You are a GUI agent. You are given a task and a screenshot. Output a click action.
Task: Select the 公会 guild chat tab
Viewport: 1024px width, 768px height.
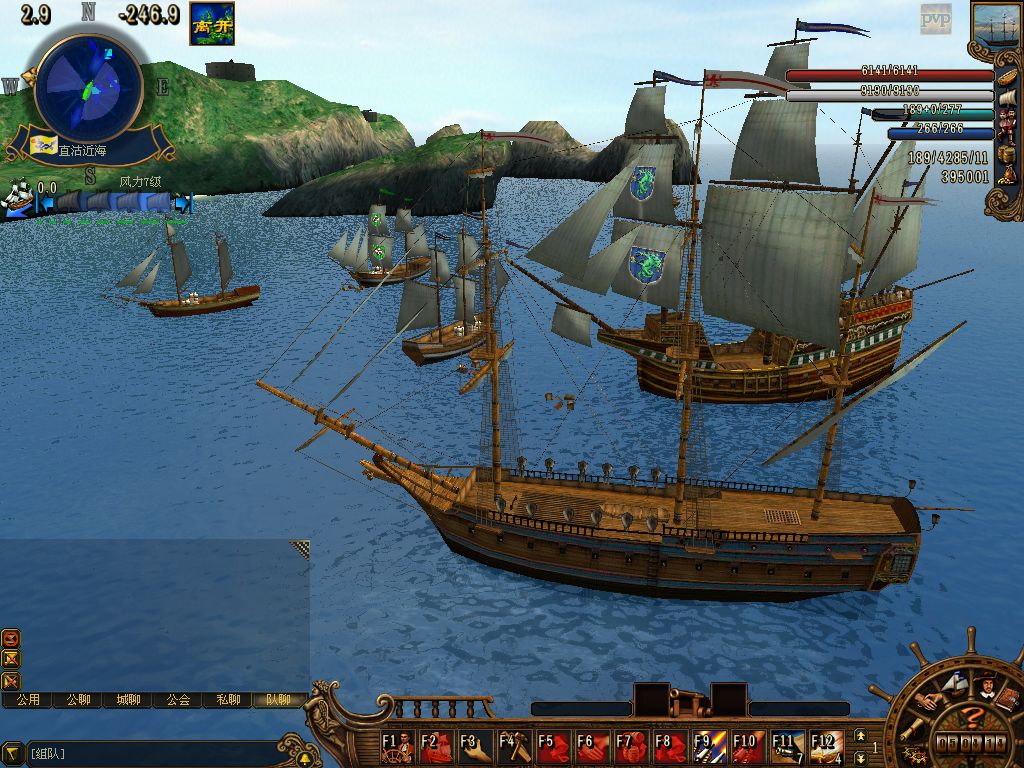(178, 700)
